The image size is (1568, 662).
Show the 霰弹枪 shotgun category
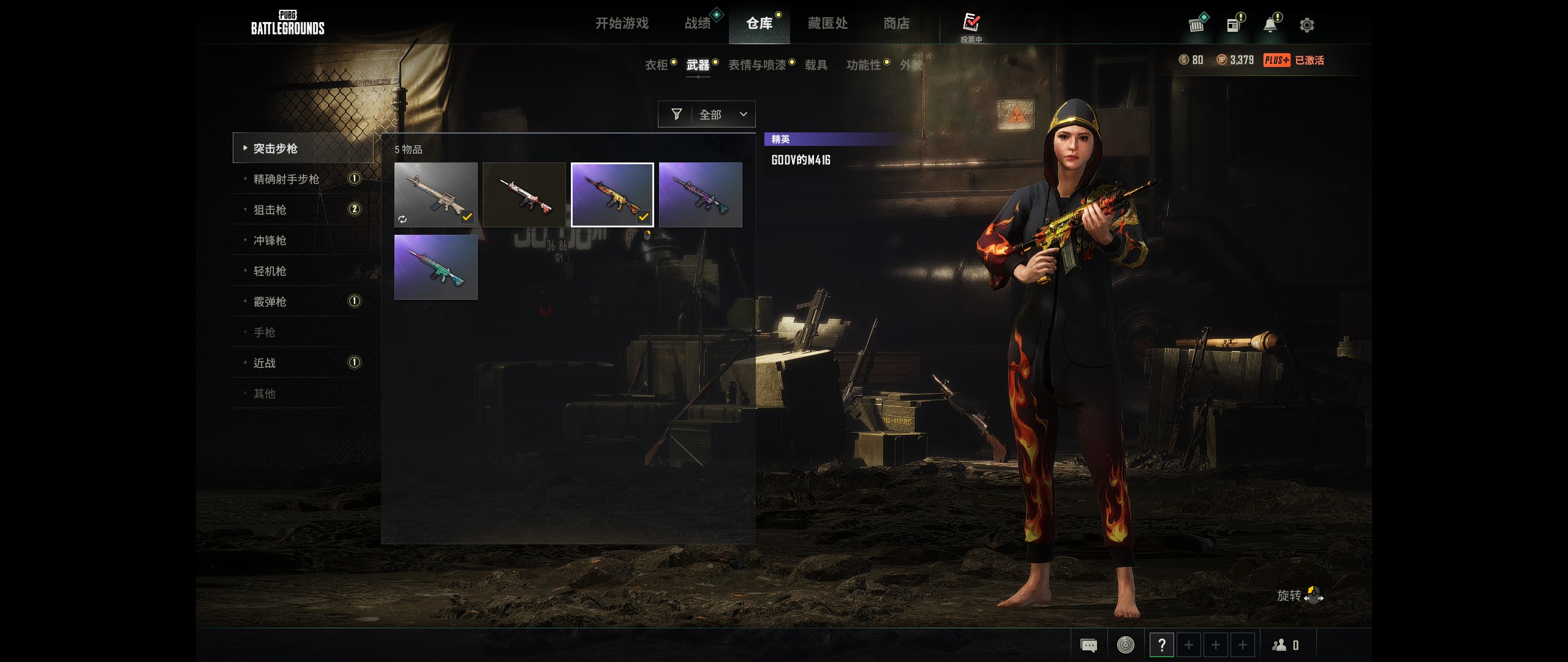(270, 302)
